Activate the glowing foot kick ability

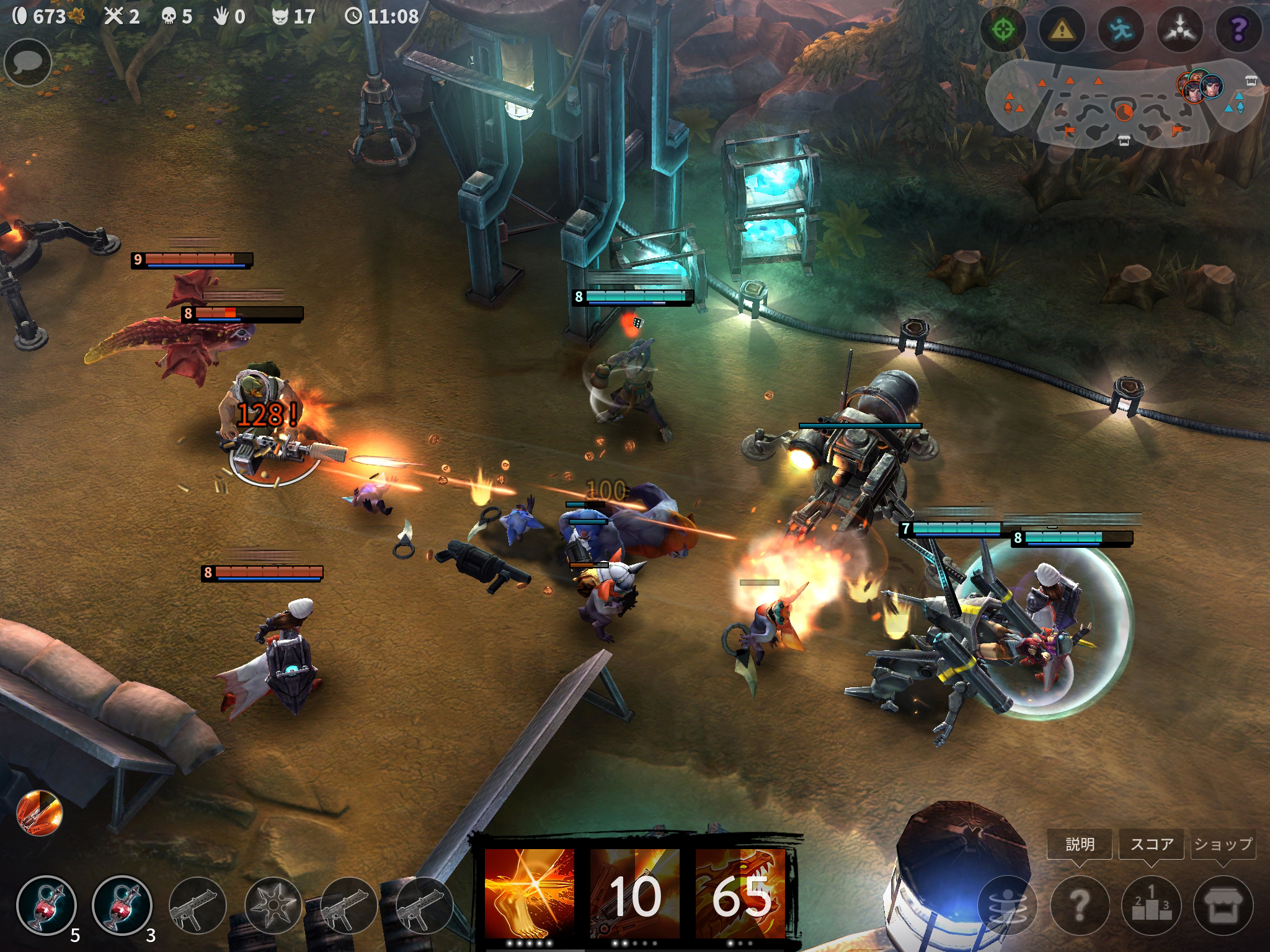(529, 894)
